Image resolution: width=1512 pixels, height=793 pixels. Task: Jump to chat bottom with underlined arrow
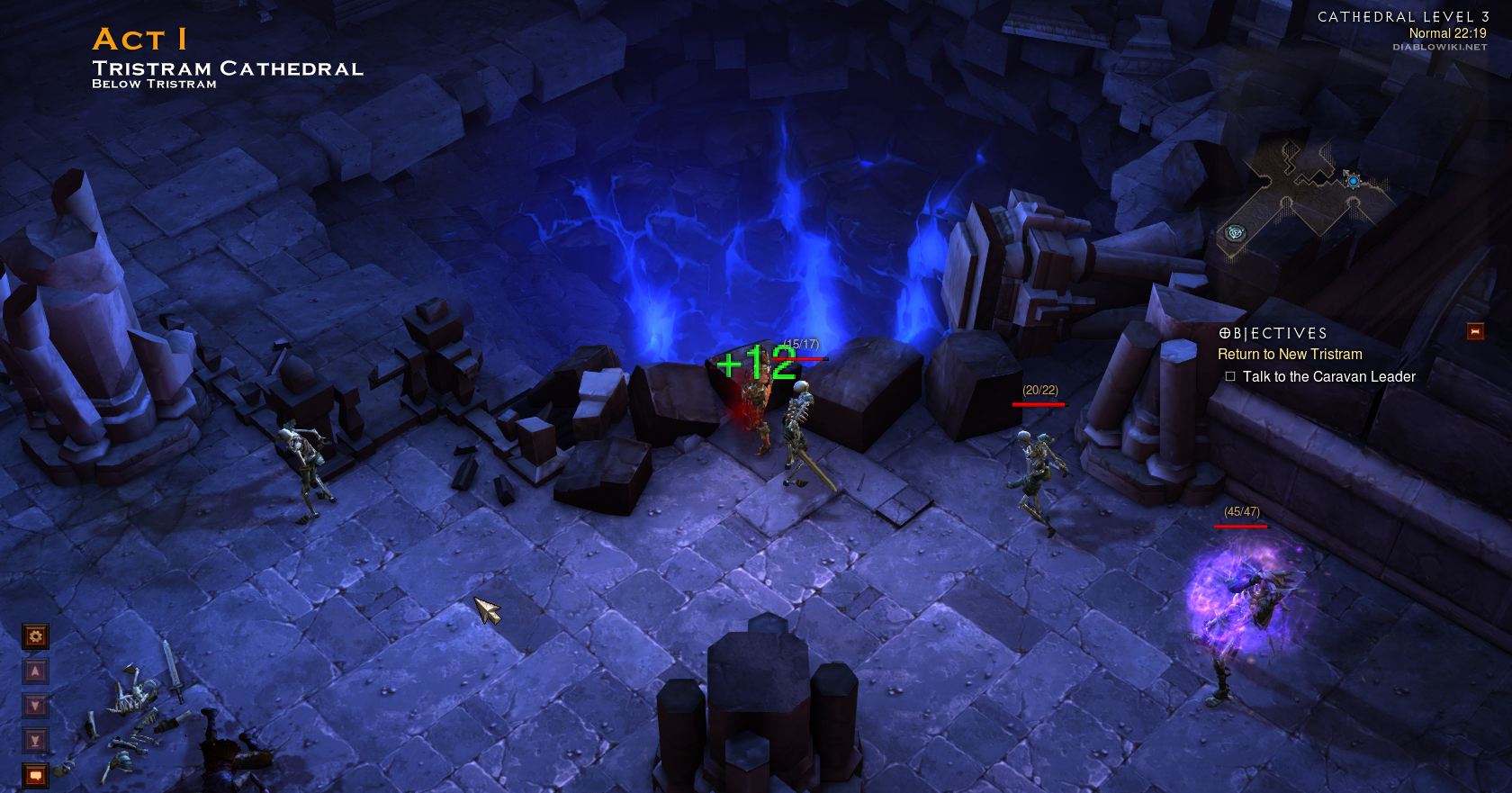[35, 741]
